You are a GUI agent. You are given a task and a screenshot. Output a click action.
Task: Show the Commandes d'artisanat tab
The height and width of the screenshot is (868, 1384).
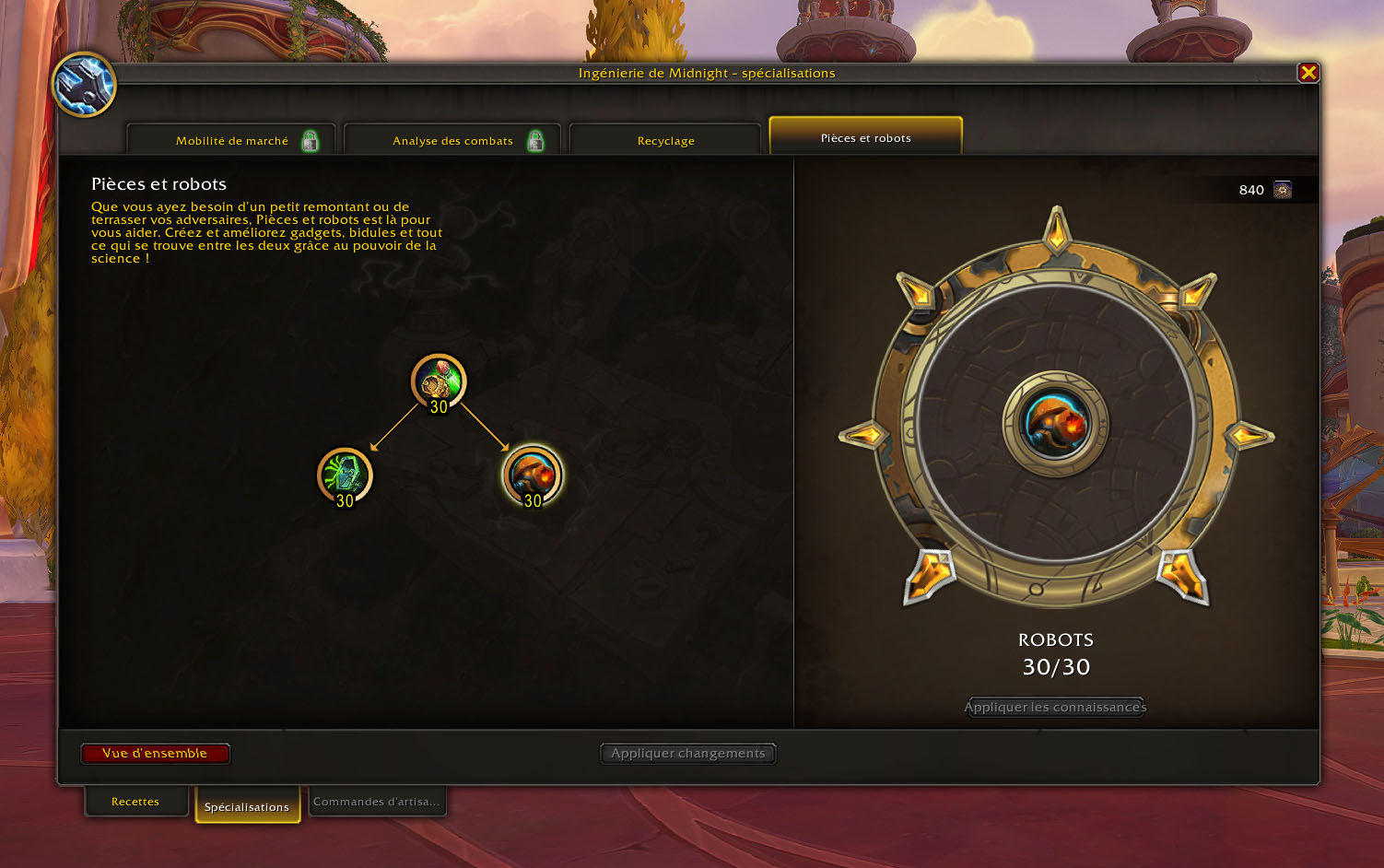tap(376, 802)
